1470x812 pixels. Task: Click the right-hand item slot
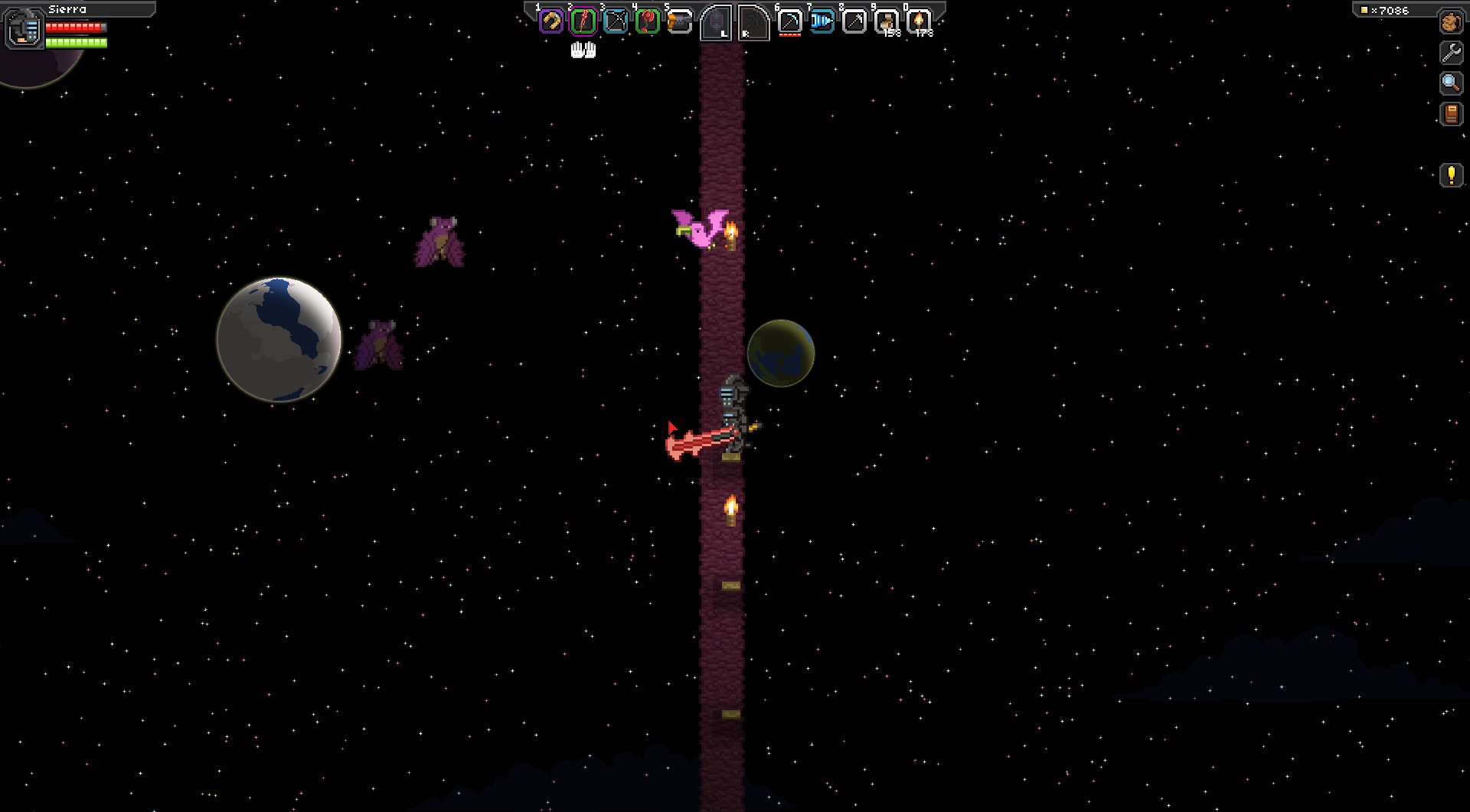(x=753, y=23)
